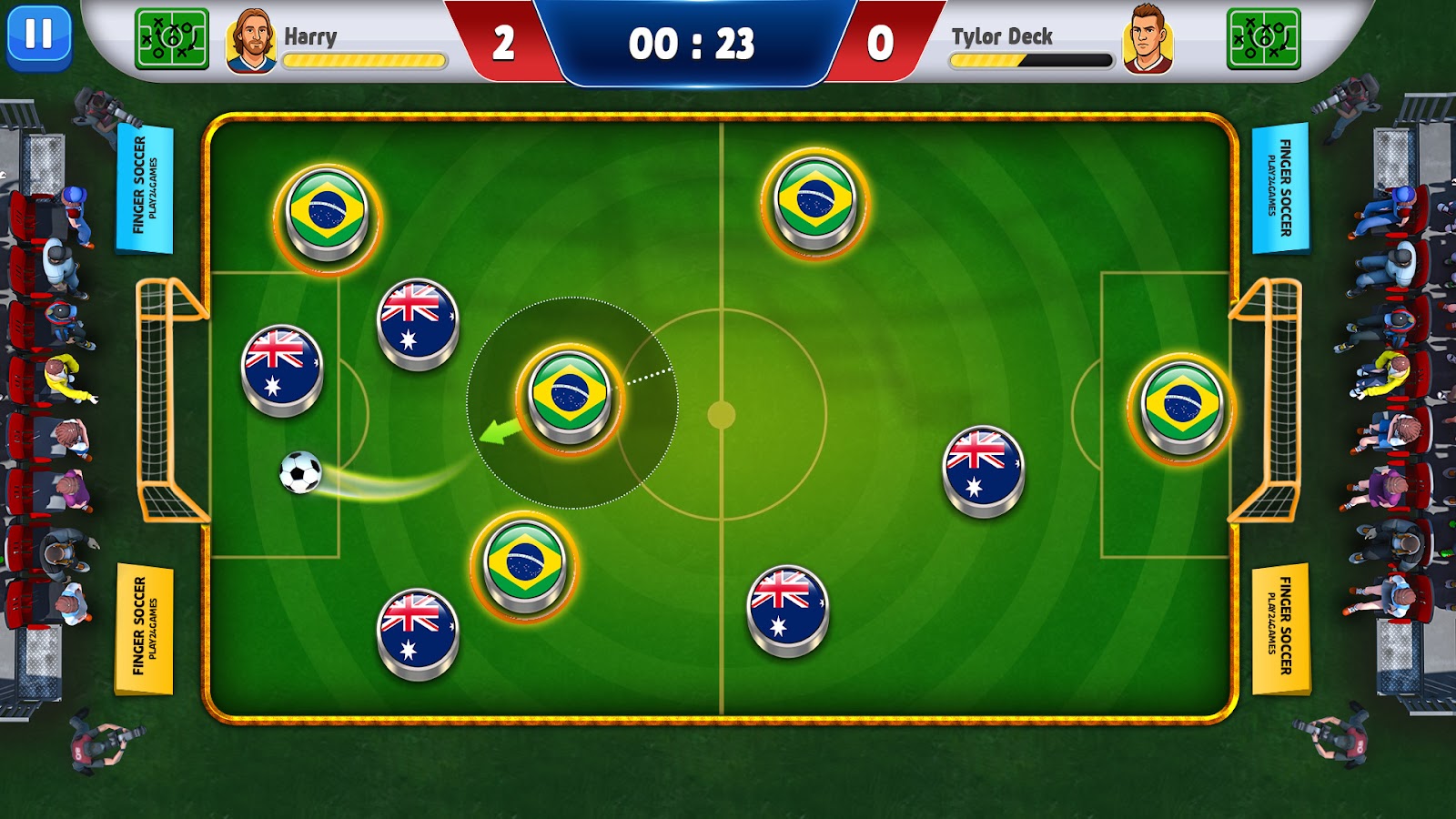
Task: Open Harry's formation tactics board
Action: (171, 39)
